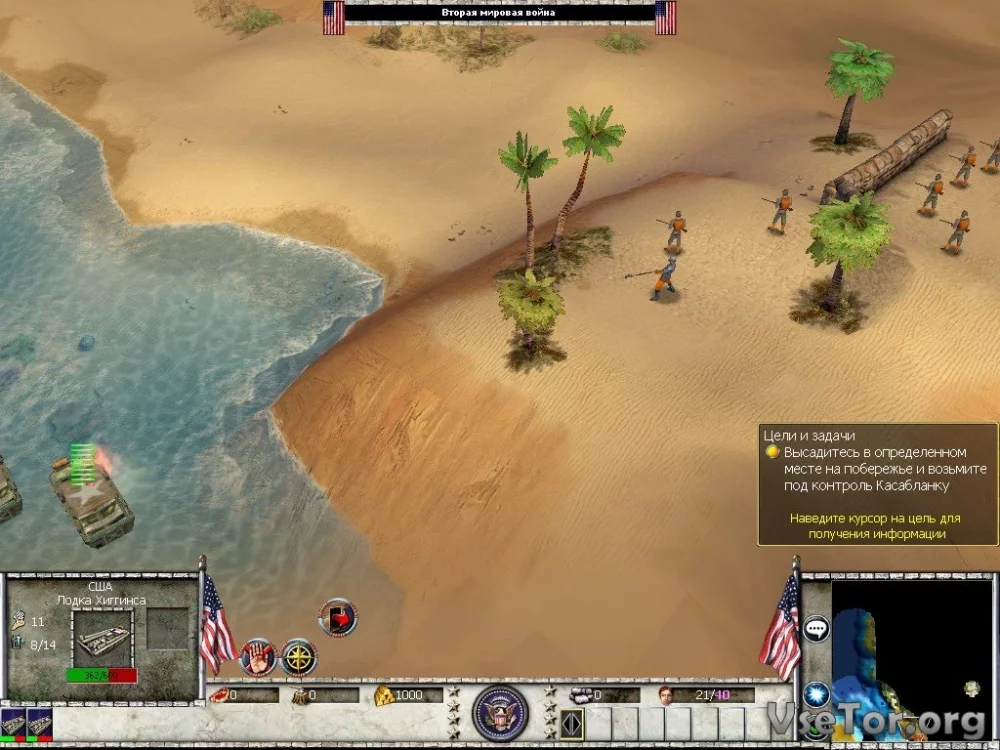
Task: Click the wood resource icon
Action: [299, 695]
